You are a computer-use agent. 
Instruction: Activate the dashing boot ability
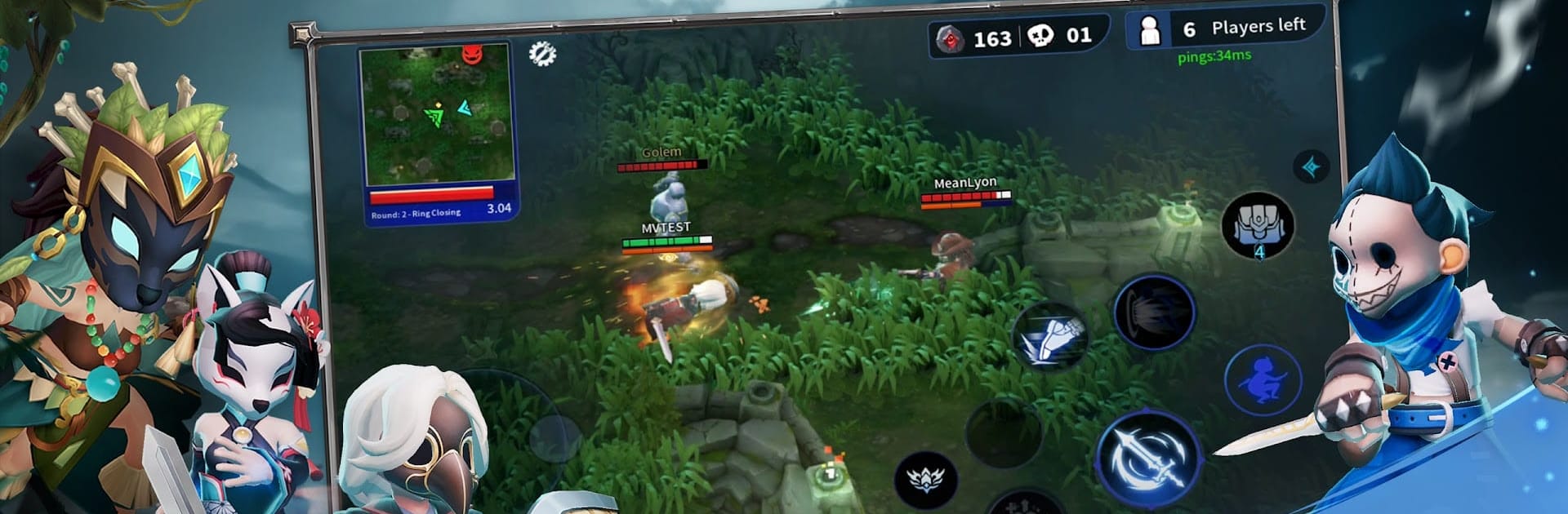[x=1049, y=336]
